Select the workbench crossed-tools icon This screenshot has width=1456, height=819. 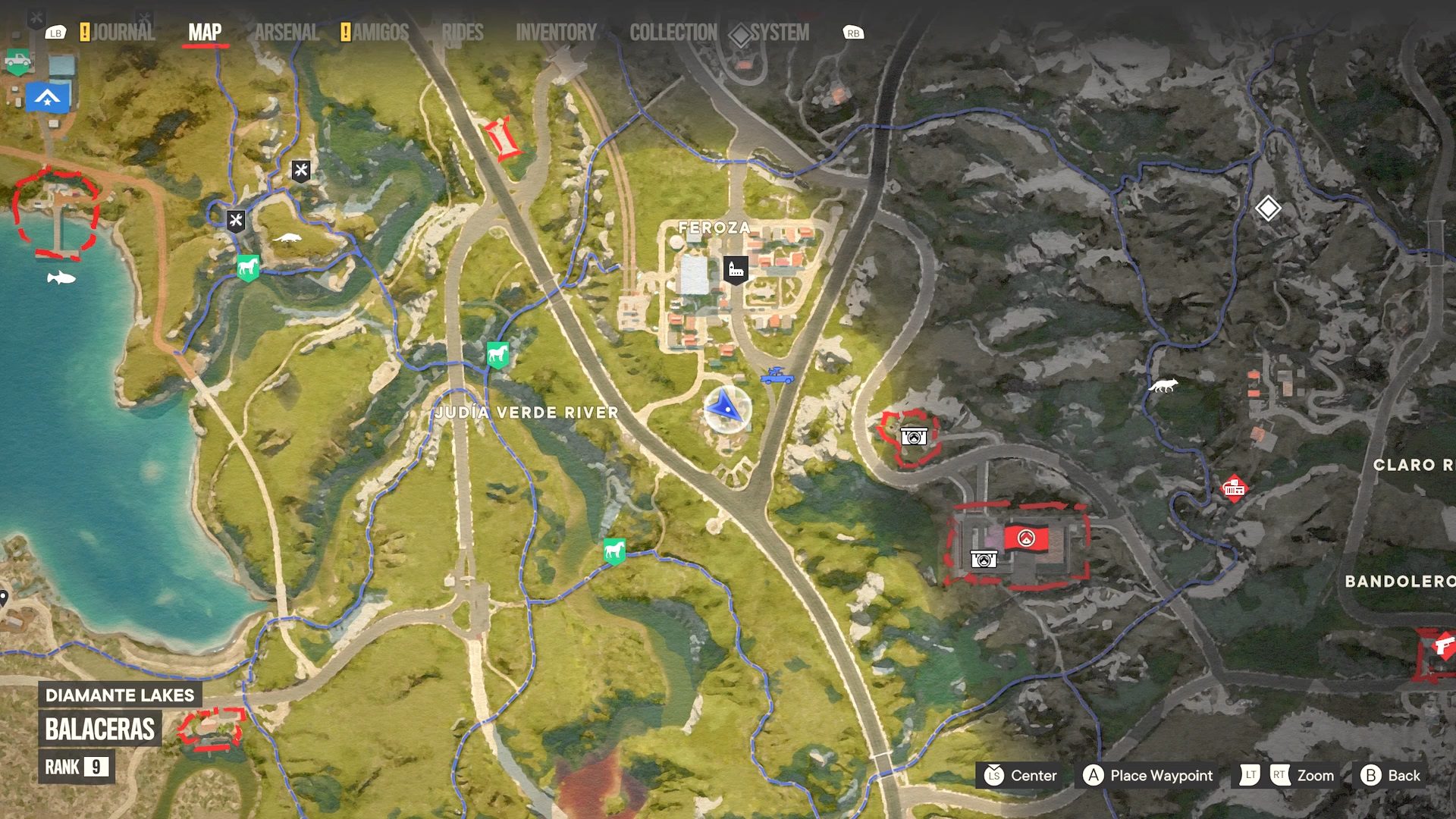(x=300, y=171)
